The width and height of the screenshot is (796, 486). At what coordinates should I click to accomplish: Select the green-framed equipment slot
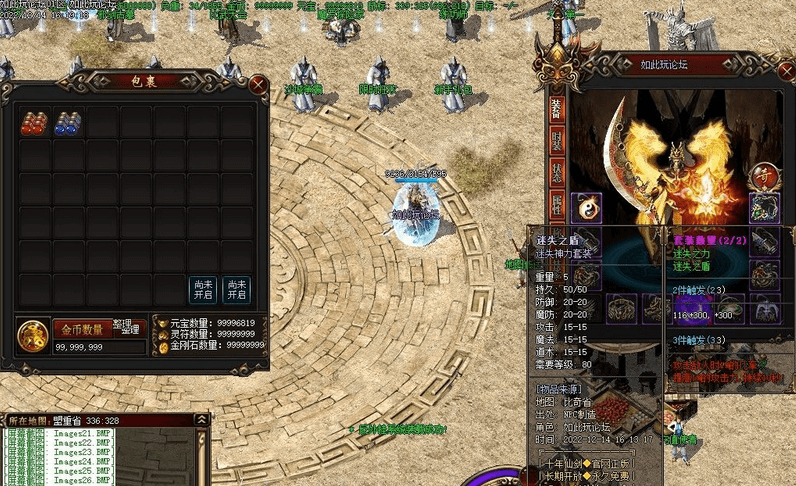click(765, 207)
